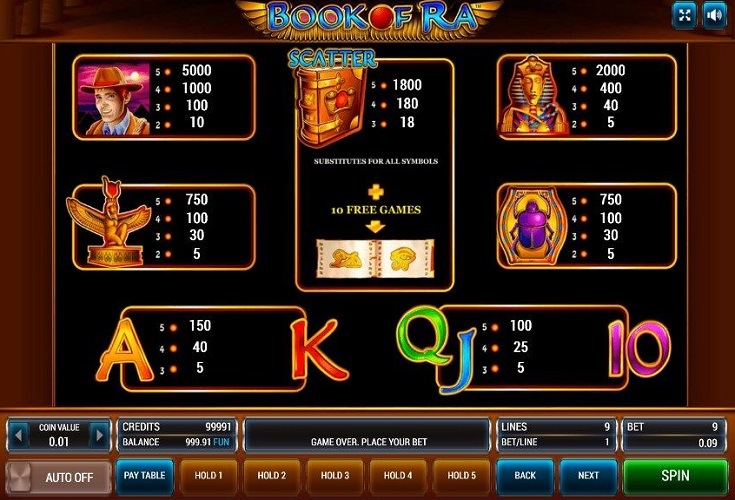This screenshot has height=500, width=735.
Task: Toggle fullscreen mode icon
Action: pos(685,15)
